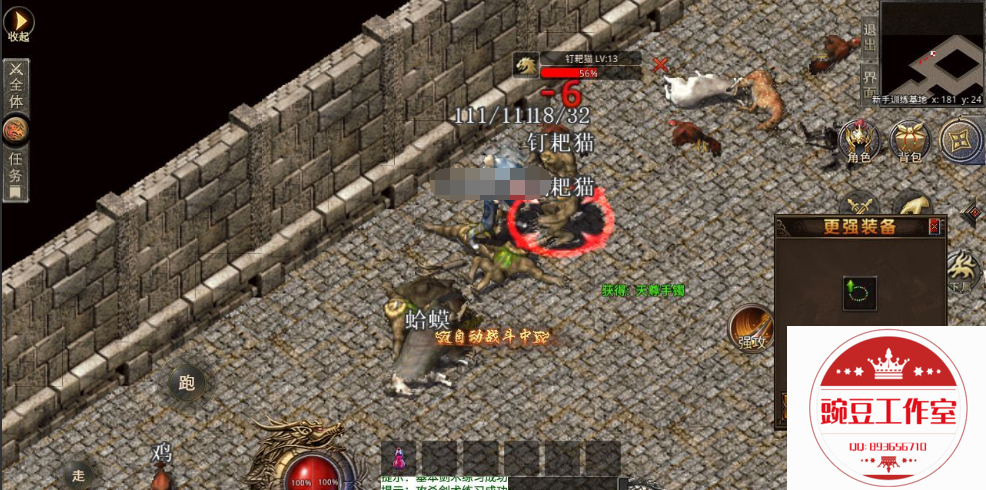Select the 钉耙猫 target portrait
This screenshot has width=986, height=490.
tap(526, 66)
